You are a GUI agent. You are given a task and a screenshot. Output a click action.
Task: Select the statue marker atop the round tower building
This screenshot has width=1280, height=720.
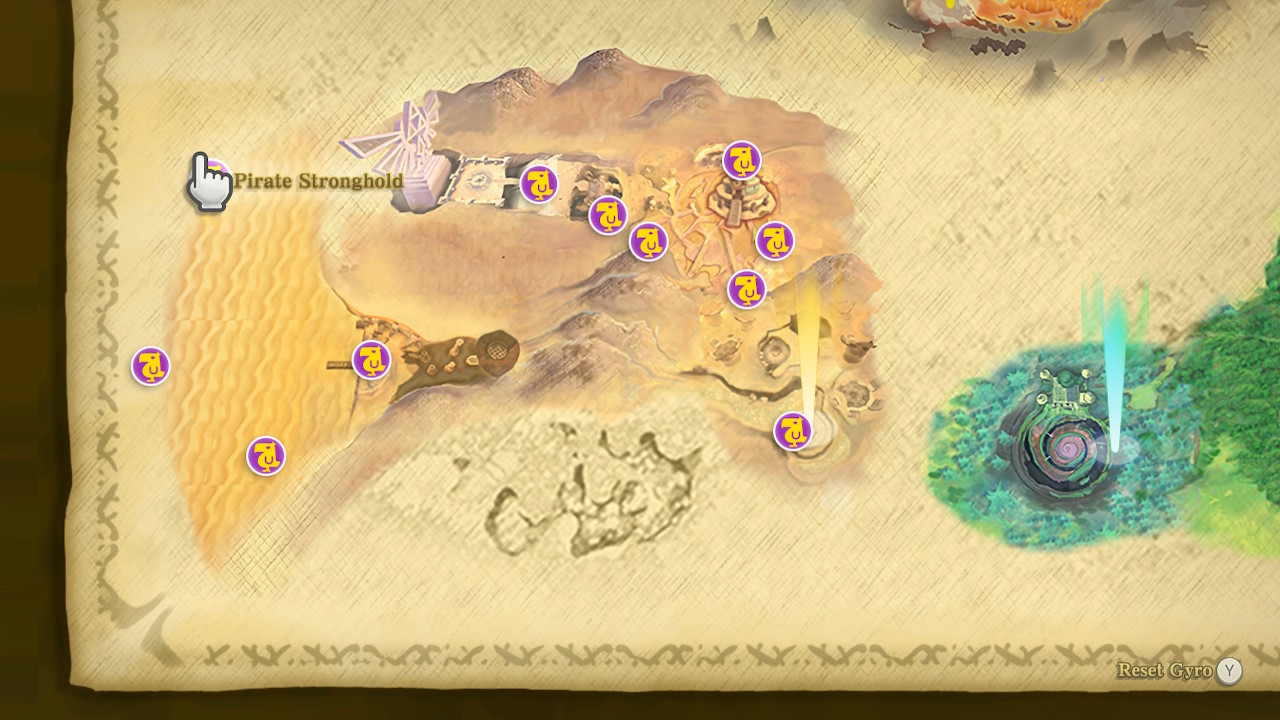pyautogui.click(x=741, y=160)
